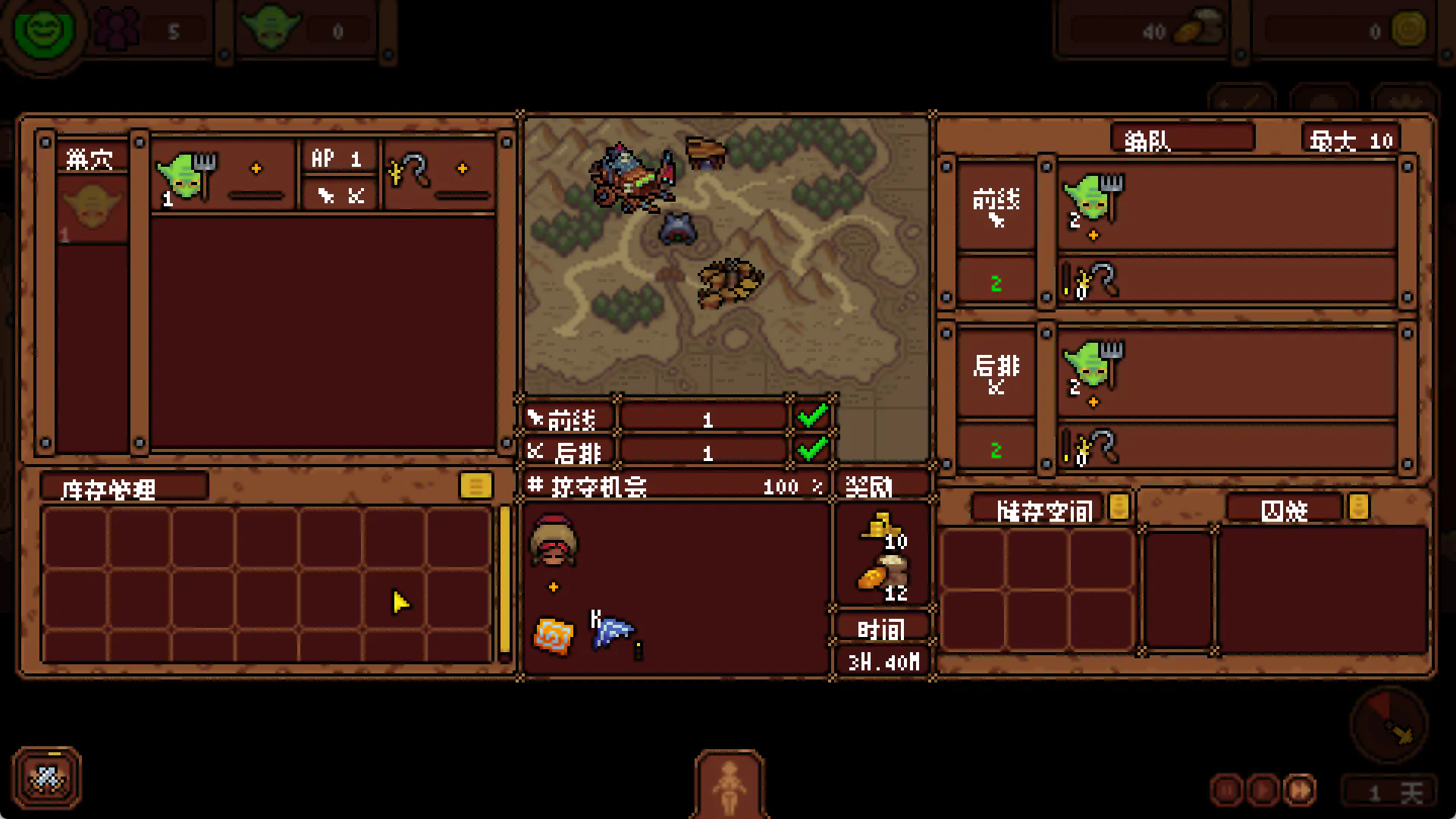This screenshot has width=1456, height=819.
Task: Open the 囚笼 yellow button
Action: coord(1358,507)
